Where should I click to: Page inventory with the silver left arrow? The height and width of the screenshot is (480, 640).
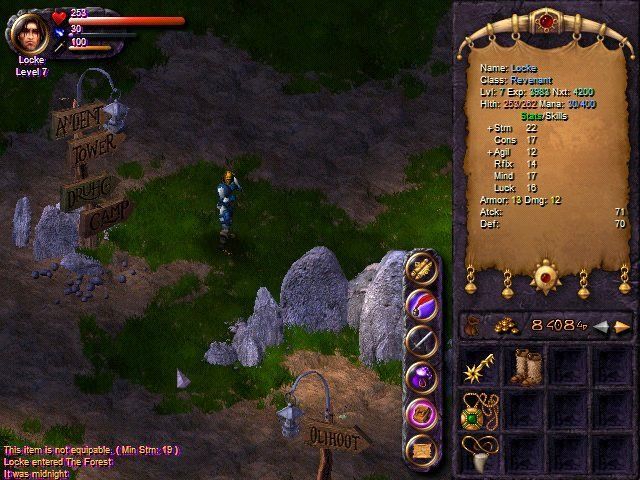[600, 326]
